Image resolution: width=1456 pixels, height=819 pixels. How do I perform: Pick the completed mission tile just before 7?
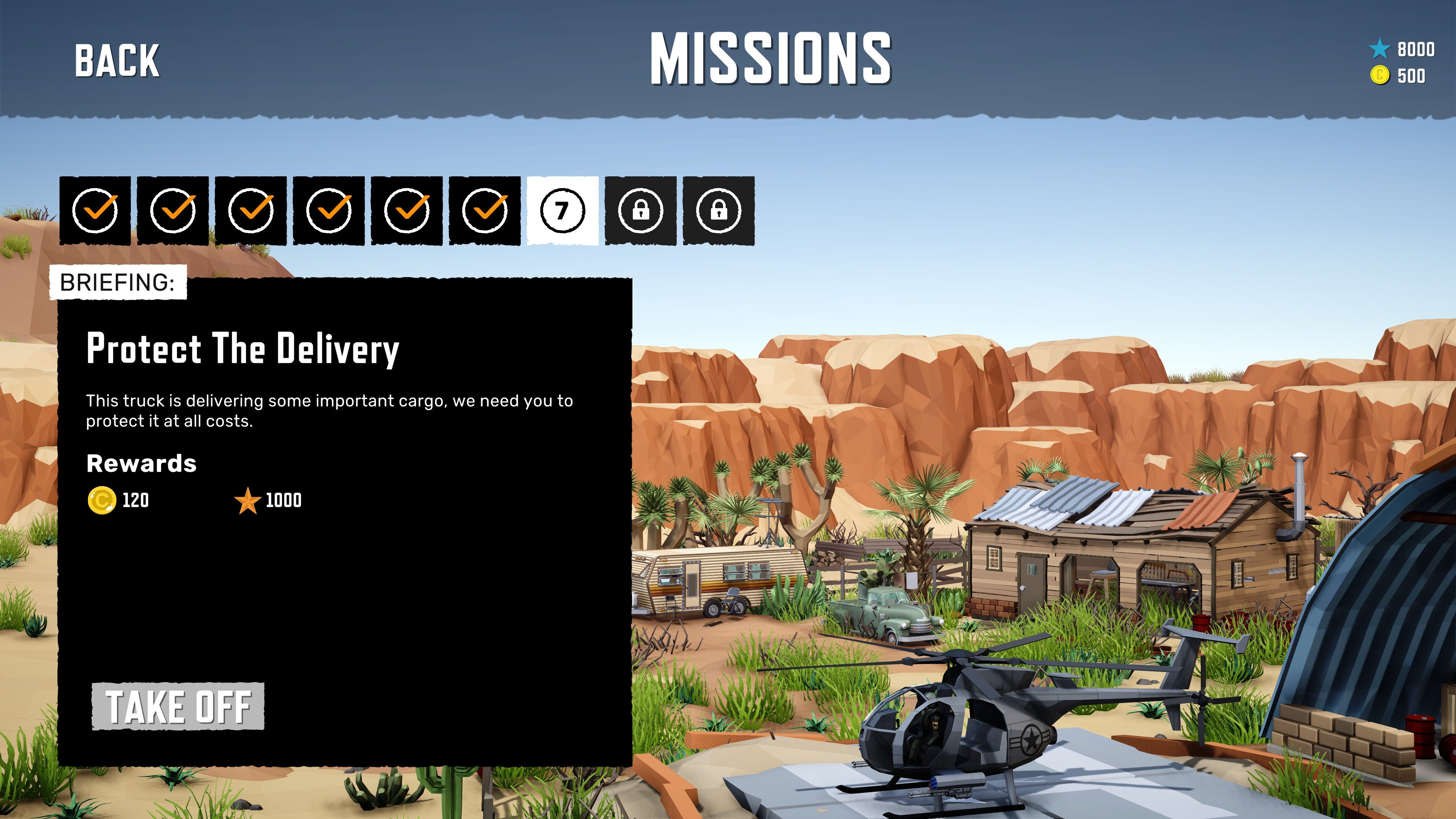pos(485,210)
